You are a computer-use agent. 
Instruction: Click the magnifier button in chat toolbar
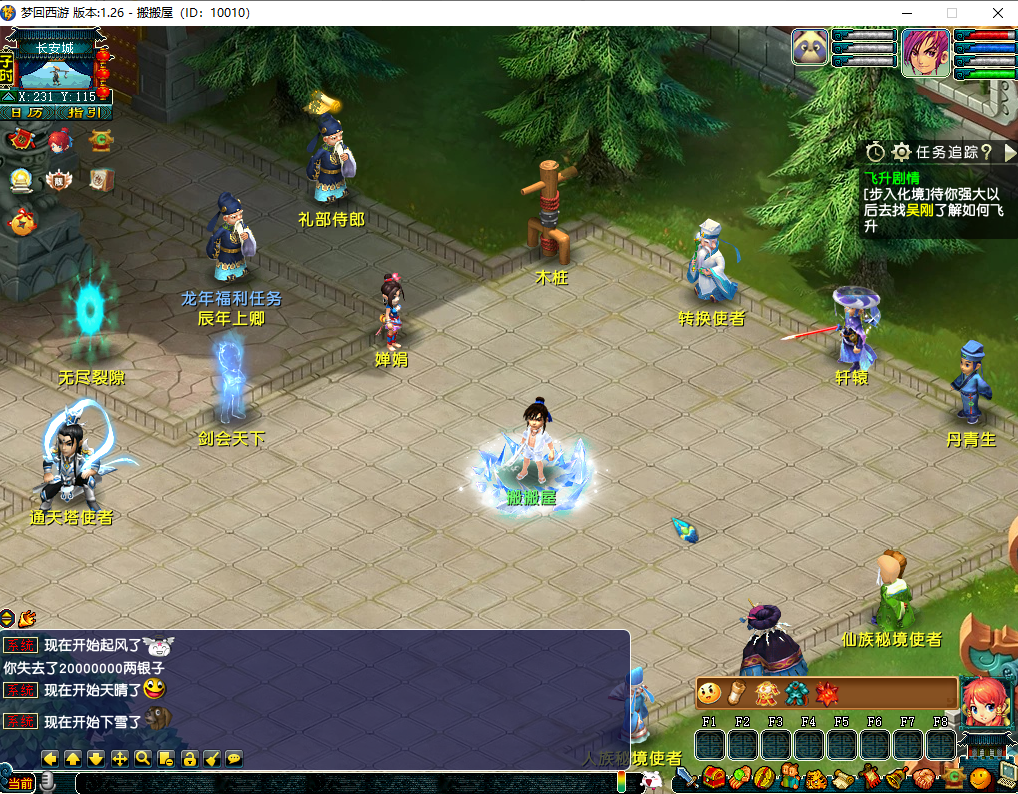pos(143,759)
